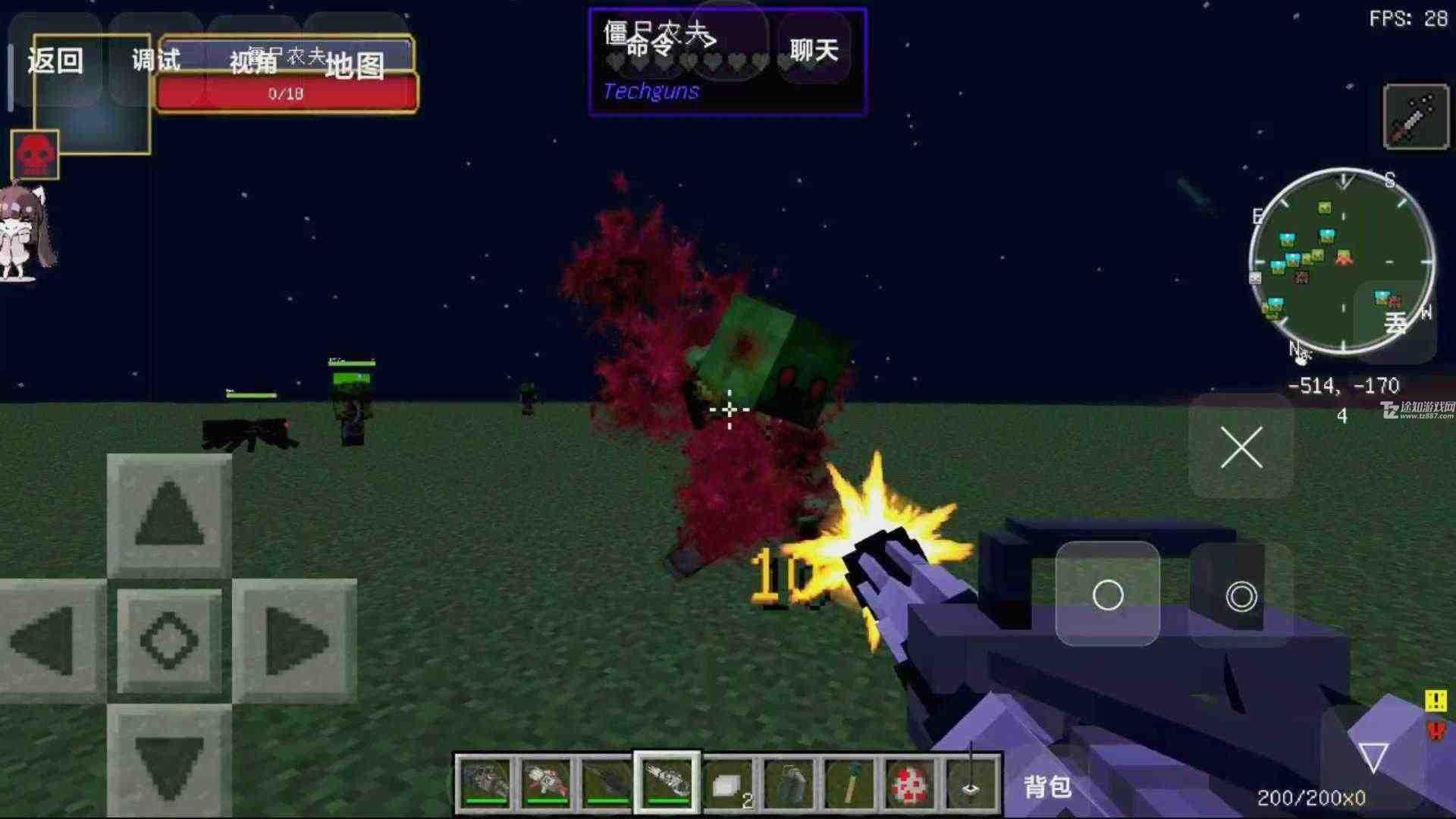
Task: Select the white item stack of 2
Action: (x=728, y=783)
